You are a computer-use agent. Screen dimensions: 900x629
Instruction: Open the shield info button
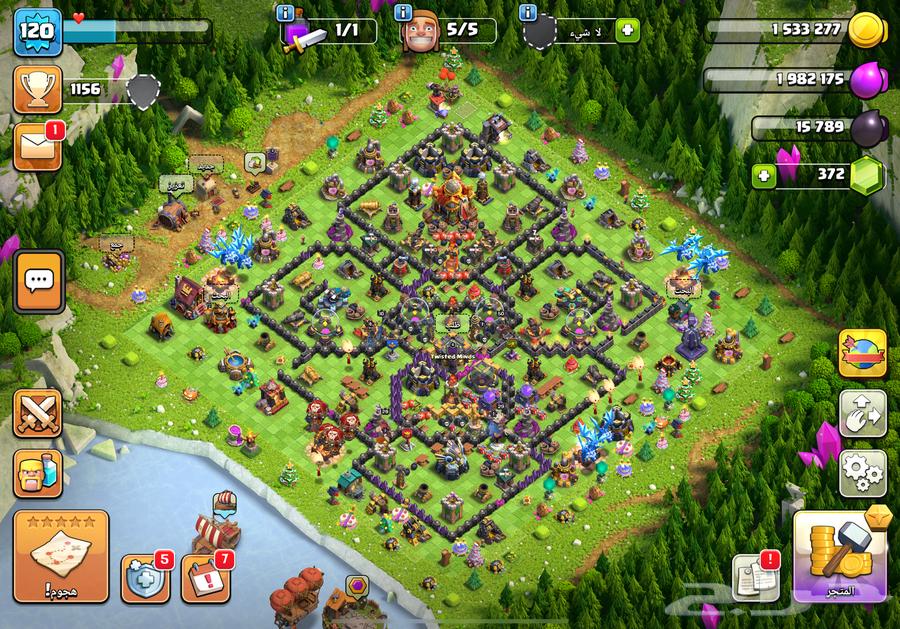click(528, 12)
